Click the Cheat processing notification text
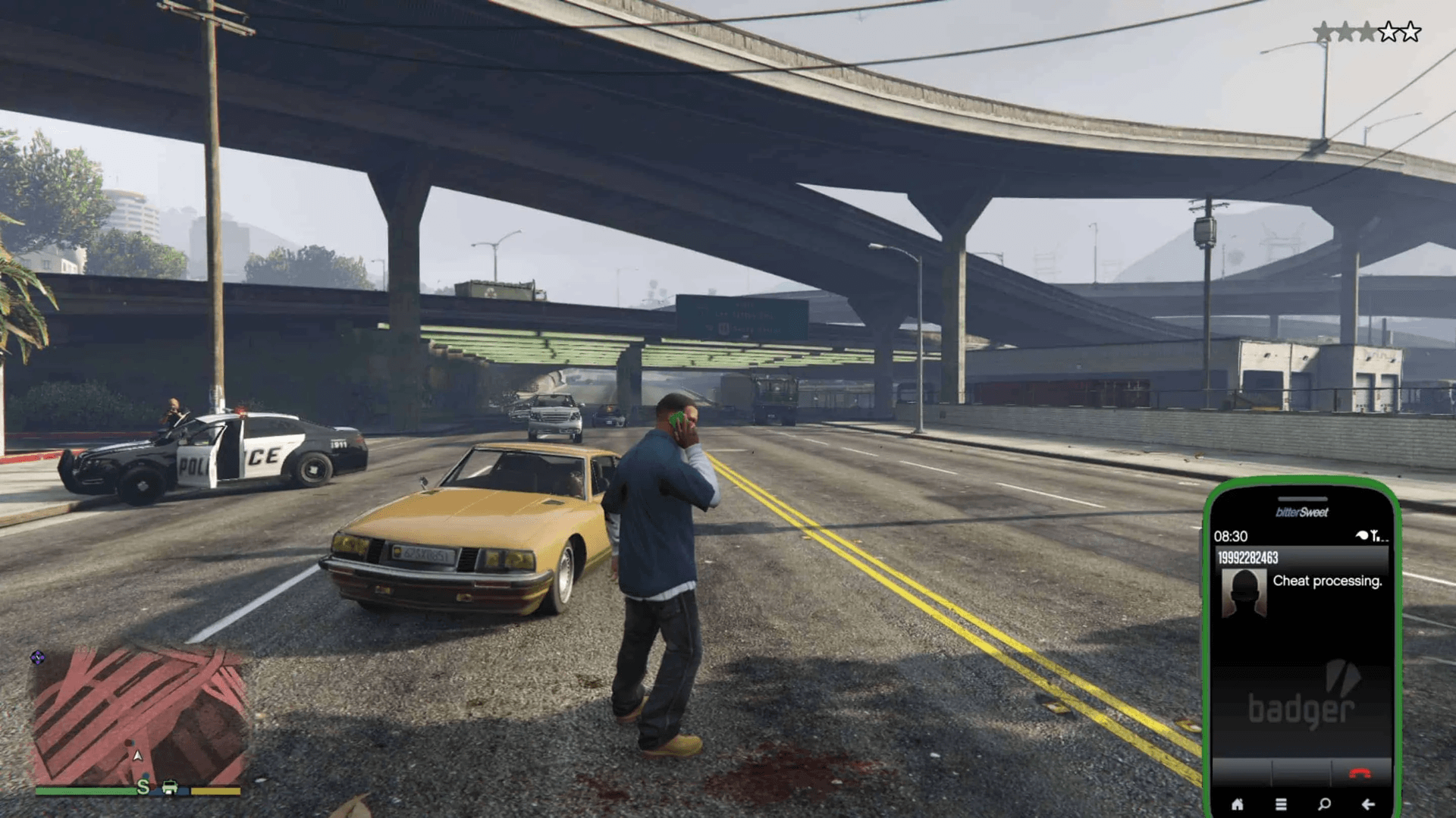Image resolution: width=1456 pixels, height=818 pixels. pyautogui.click(x=1328, y=581)
